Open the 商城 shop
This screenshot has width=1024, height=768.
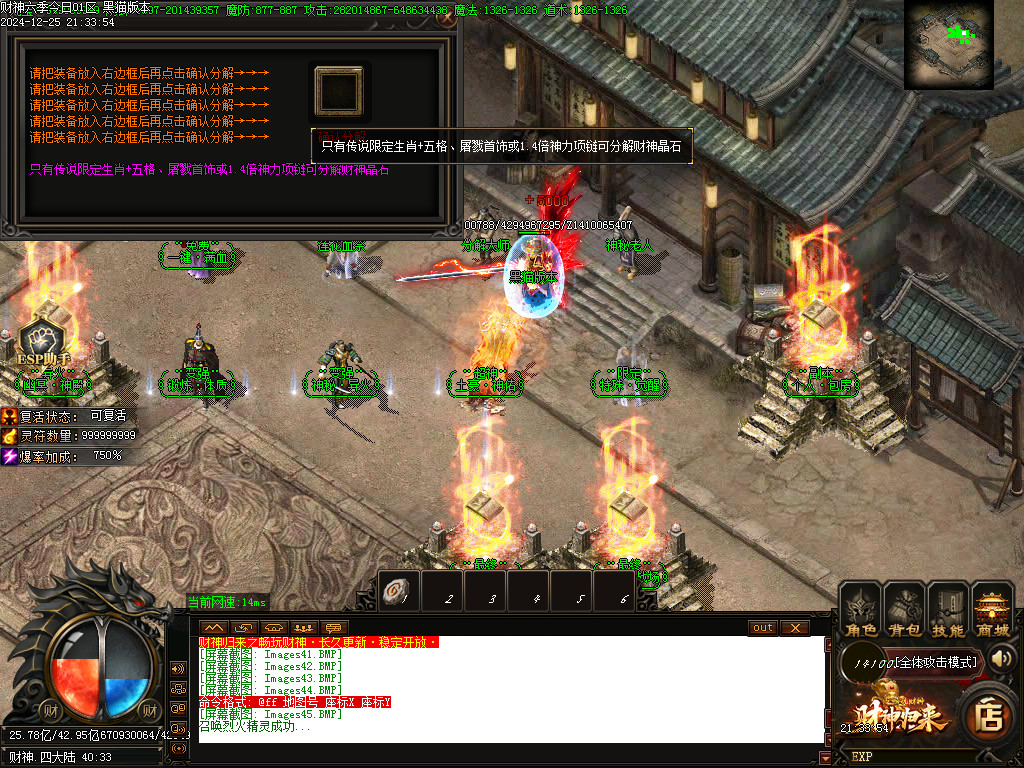point(992,610)
